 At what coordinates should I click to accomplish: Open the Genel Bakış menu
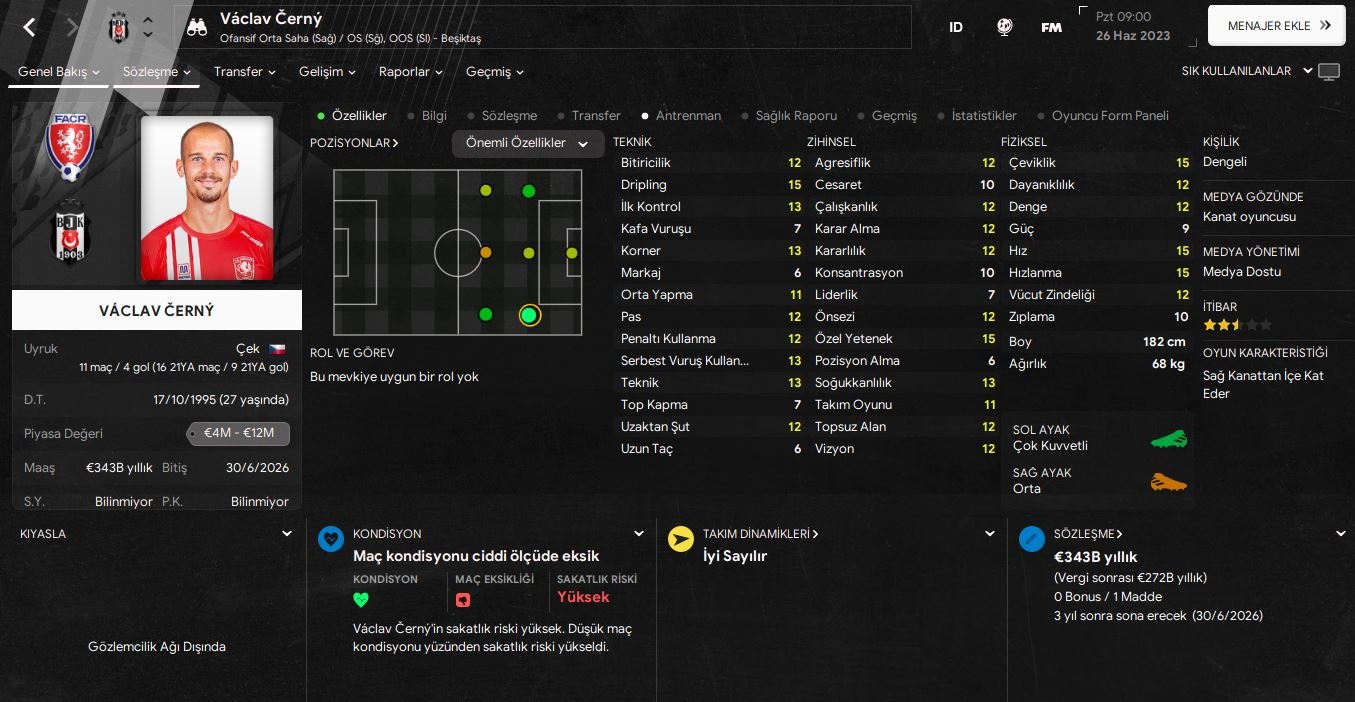click(x=59, y=72)
